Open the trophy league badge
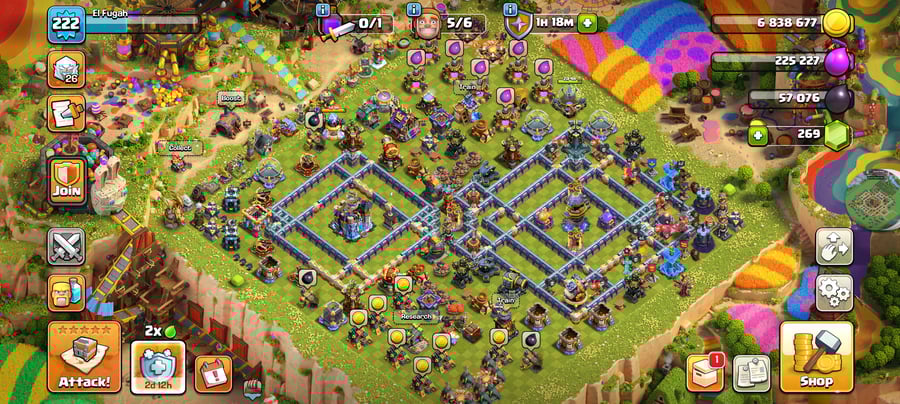This screenshot has width=900, height=404. click(x=66, y=69)
